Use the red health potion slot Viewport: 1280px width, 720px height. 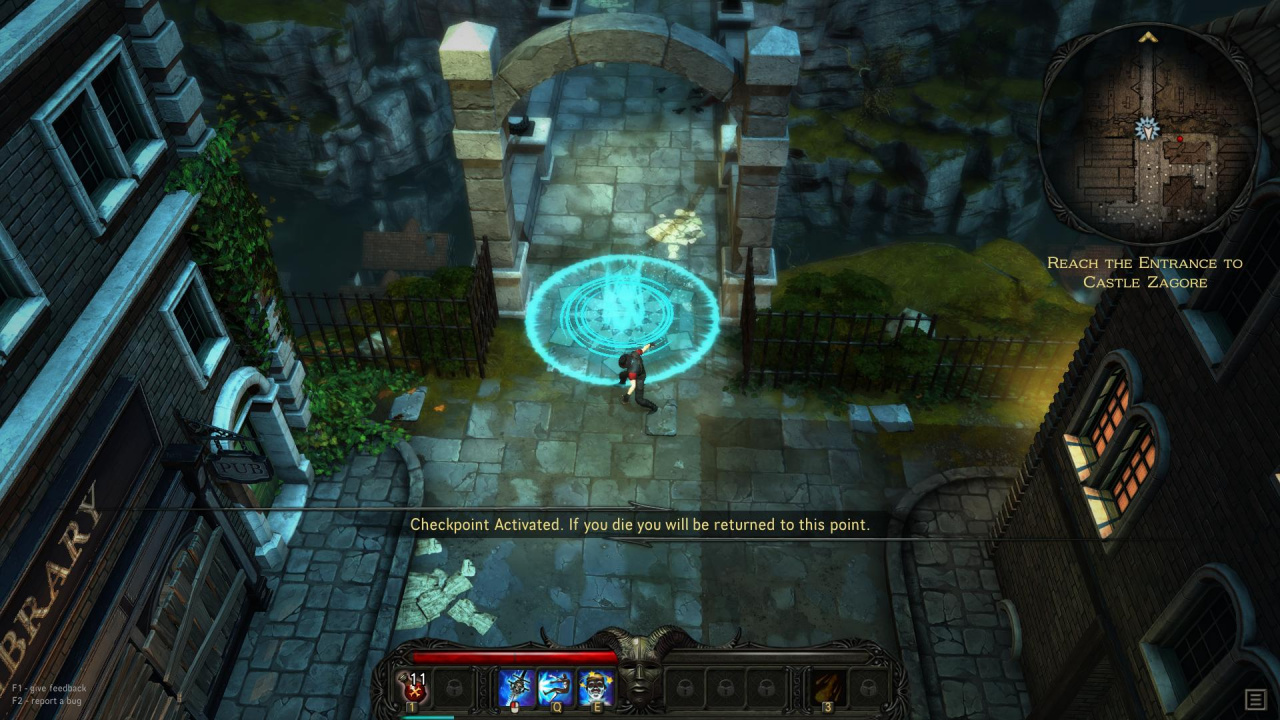[x=416, y=688]
